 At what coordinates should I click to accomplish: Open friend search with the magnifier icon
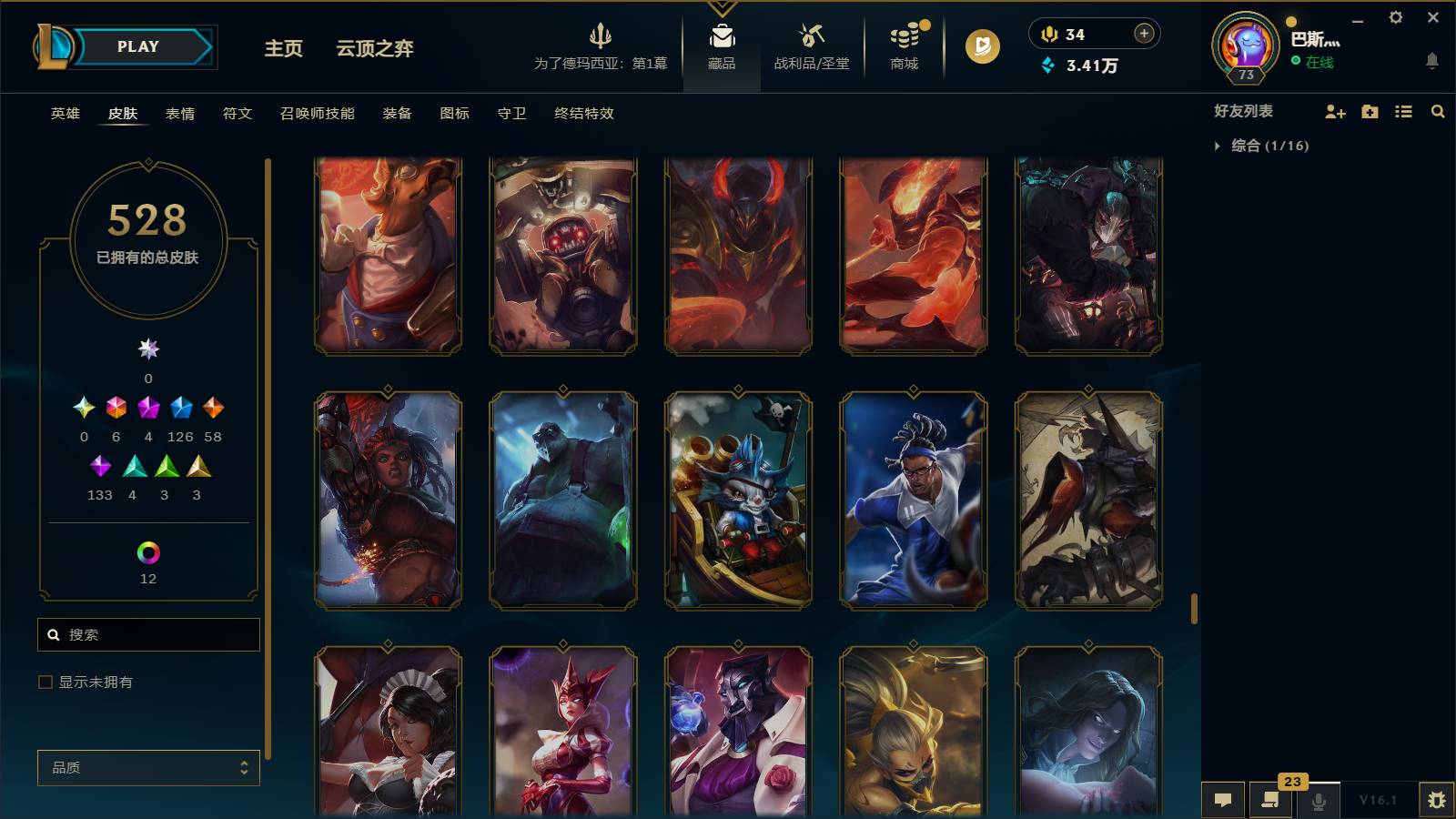pos(1438,112)
